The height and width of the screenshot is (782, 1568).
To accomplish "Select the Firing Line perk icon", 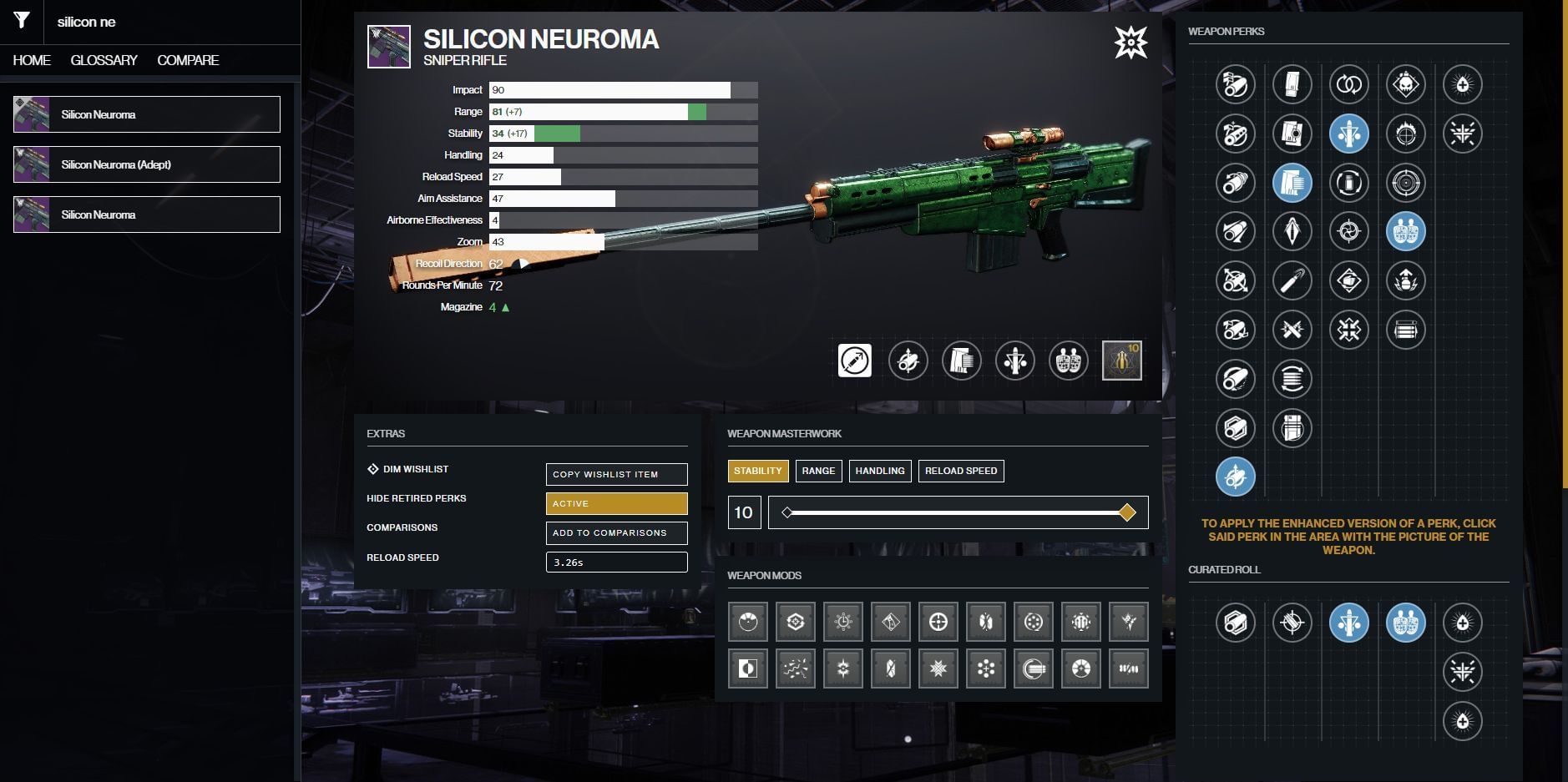I will click(x=1408, y=231).
